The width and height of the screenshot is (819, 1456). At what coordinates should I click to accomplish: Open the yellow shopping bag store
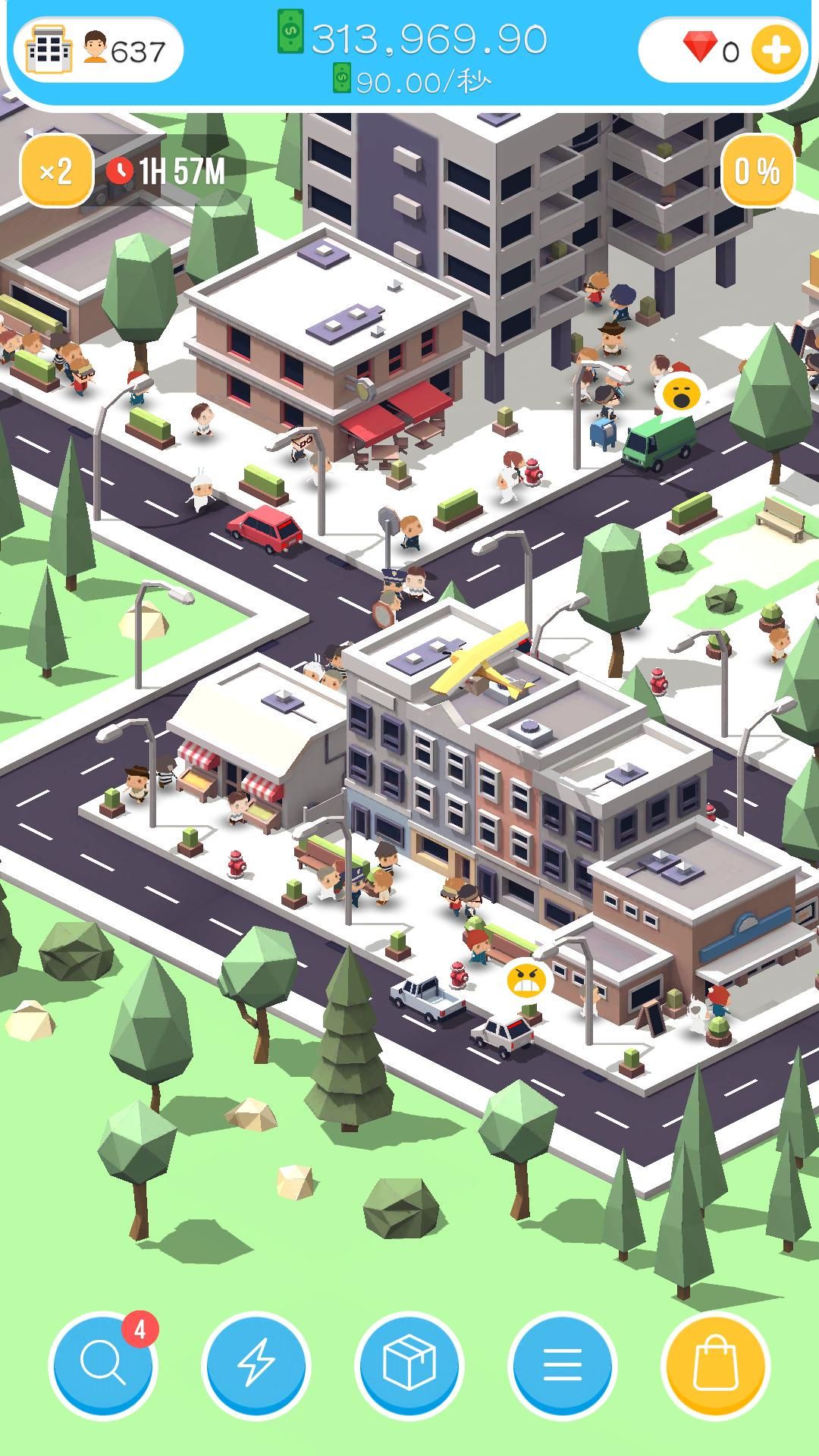(x=716, y=1363)
